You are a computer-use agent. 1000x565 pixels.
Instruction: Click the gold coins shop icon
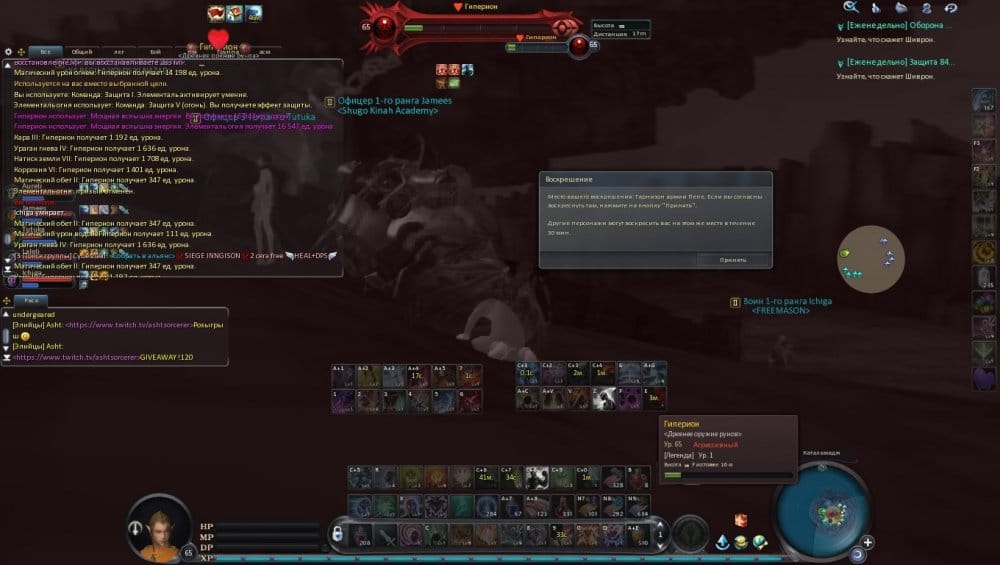741,541
